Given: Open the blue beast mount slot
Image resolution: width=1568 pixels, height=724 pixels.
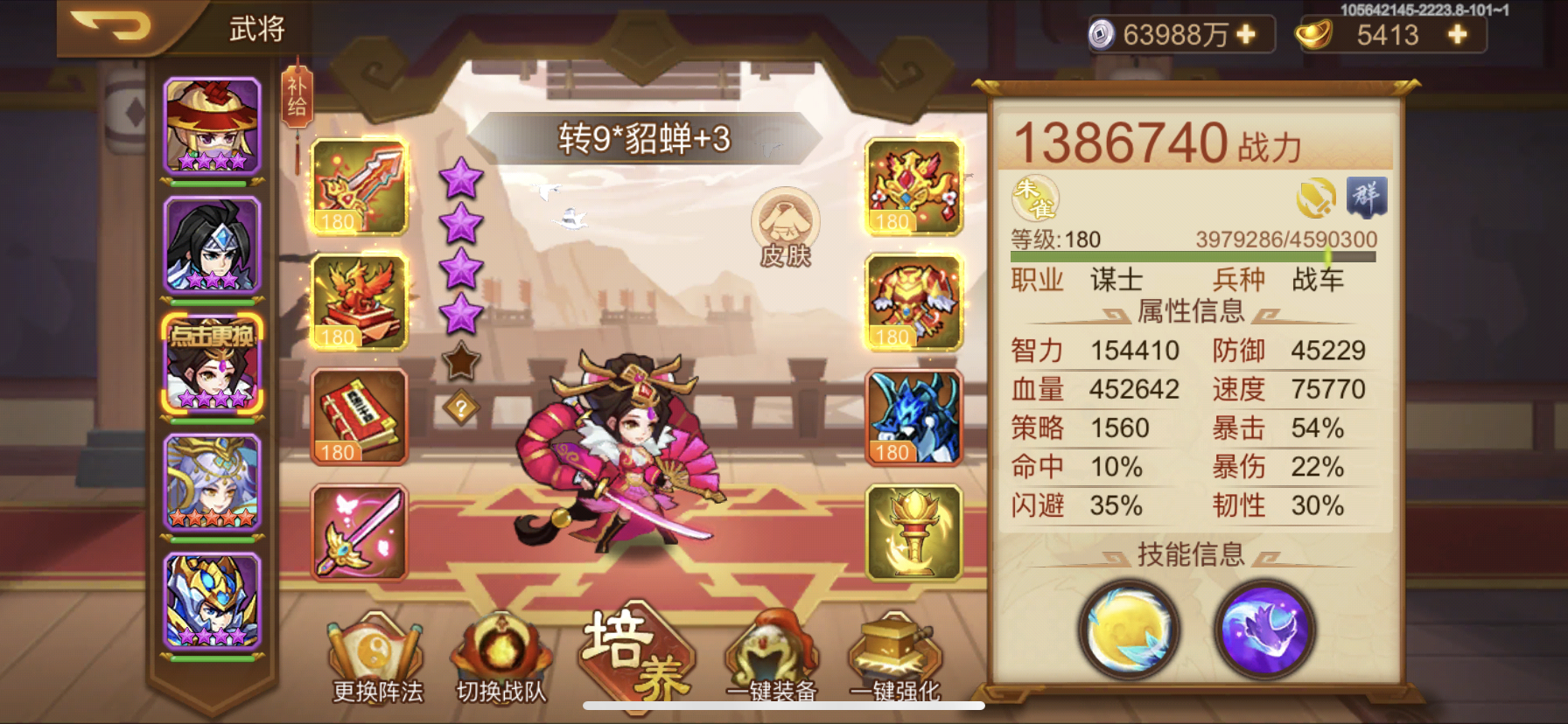Looking at the screenshot, I should (x=913, y=420).
